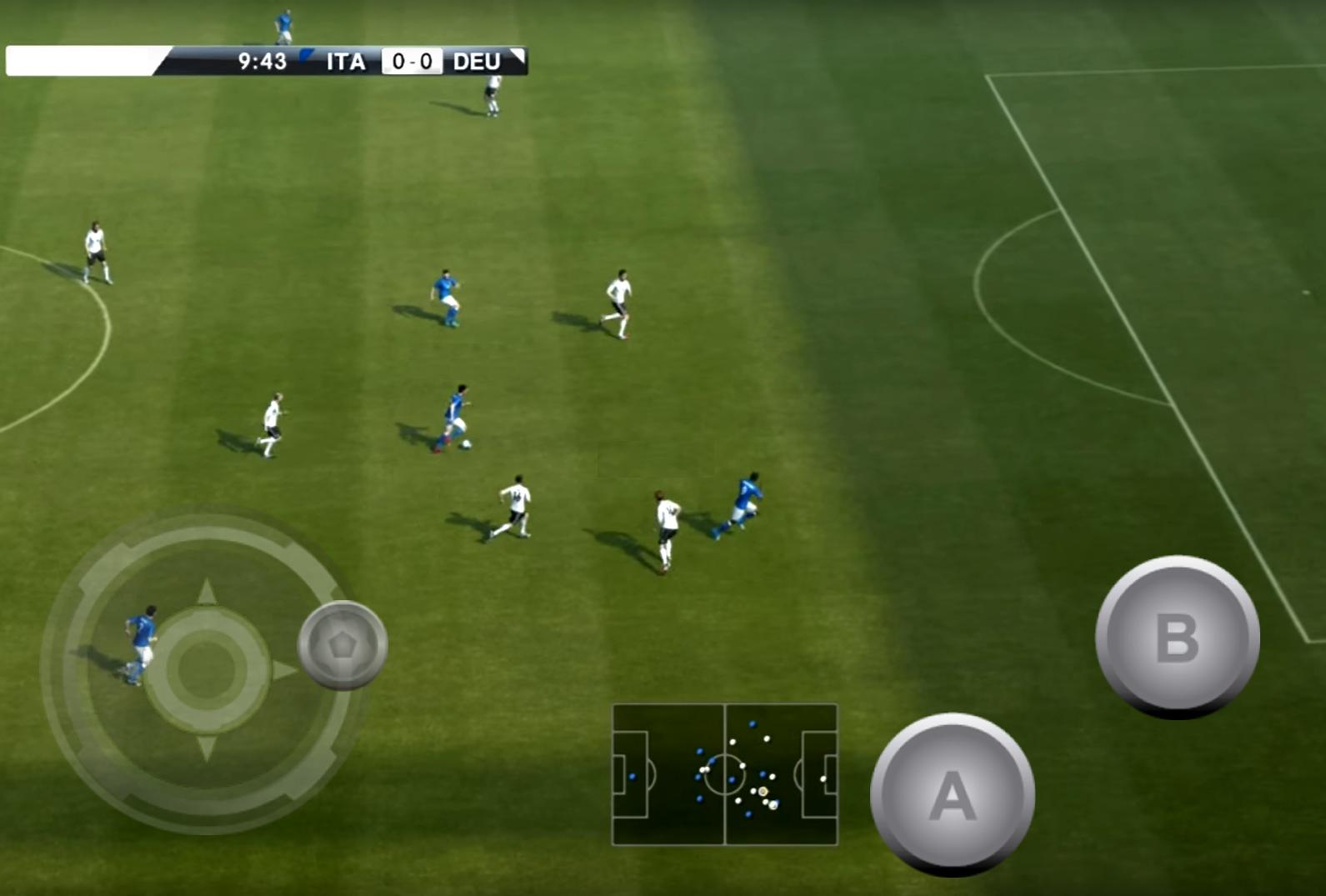Image resolution: width=1326 pixels, height=896 pixels.
Task: Tap the joystick's up arrow
Action: (x=207, y=593)
